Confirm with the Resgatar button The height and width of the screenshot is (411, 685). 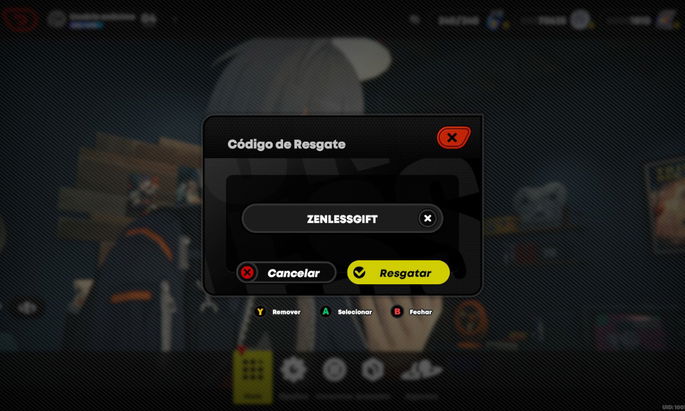[398, 273]
